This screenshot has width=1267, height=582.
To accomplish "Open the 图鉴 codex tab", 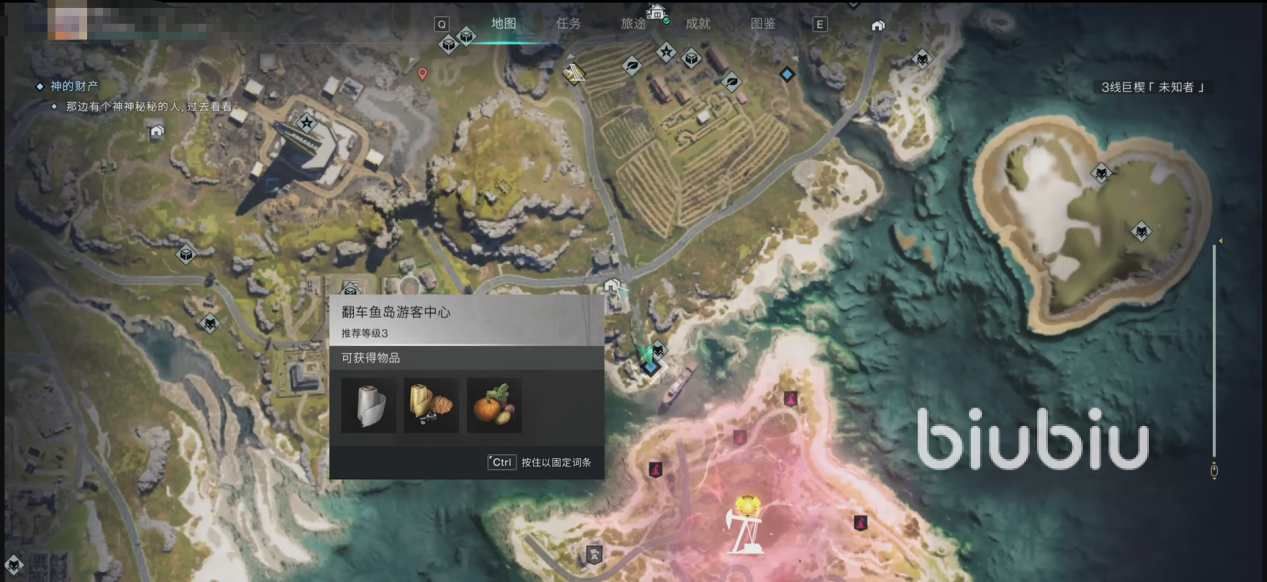I will point(763,23).
